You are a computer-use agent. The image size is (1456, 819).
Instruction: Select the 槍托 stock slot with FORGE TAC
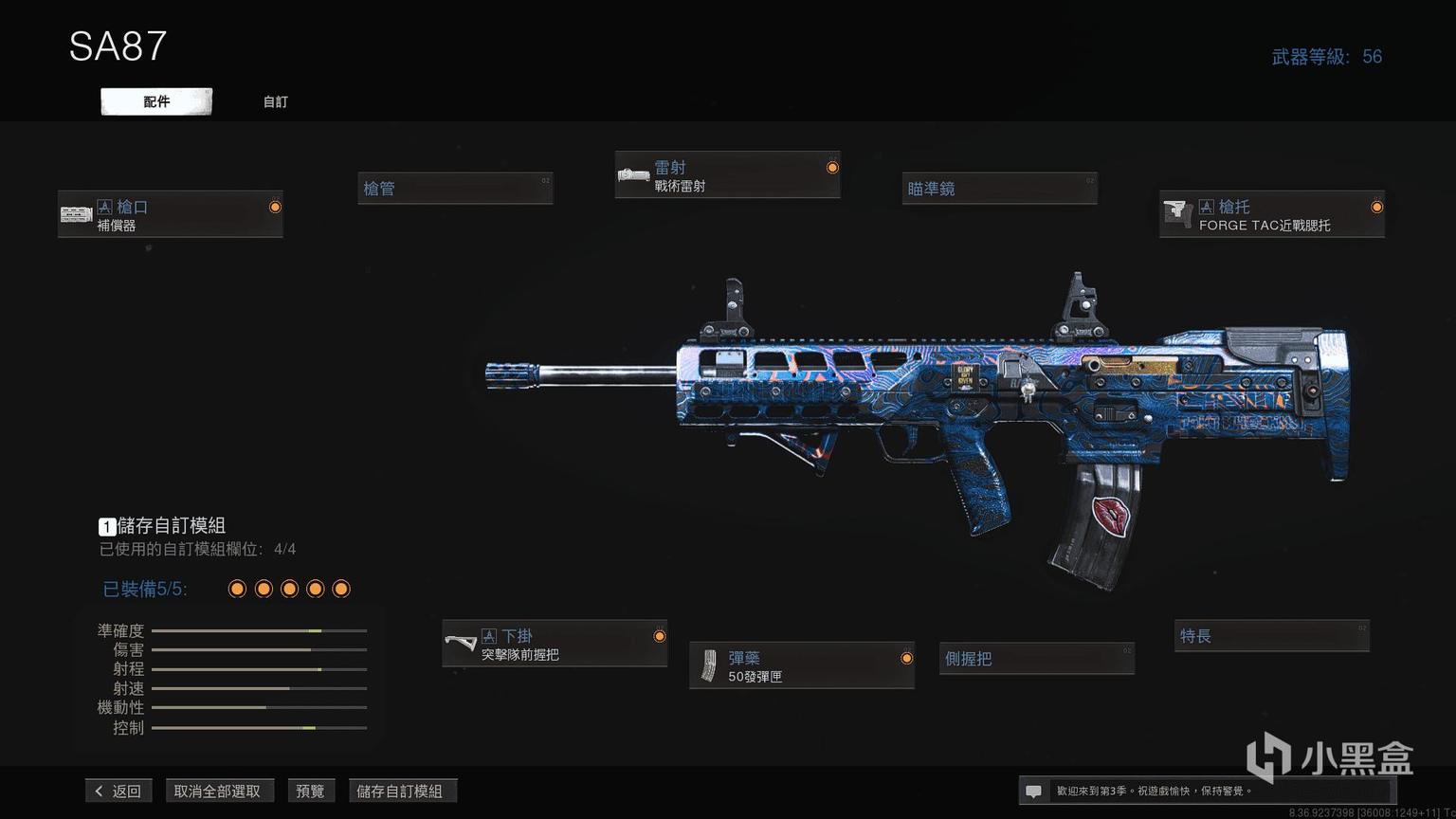1271,215
